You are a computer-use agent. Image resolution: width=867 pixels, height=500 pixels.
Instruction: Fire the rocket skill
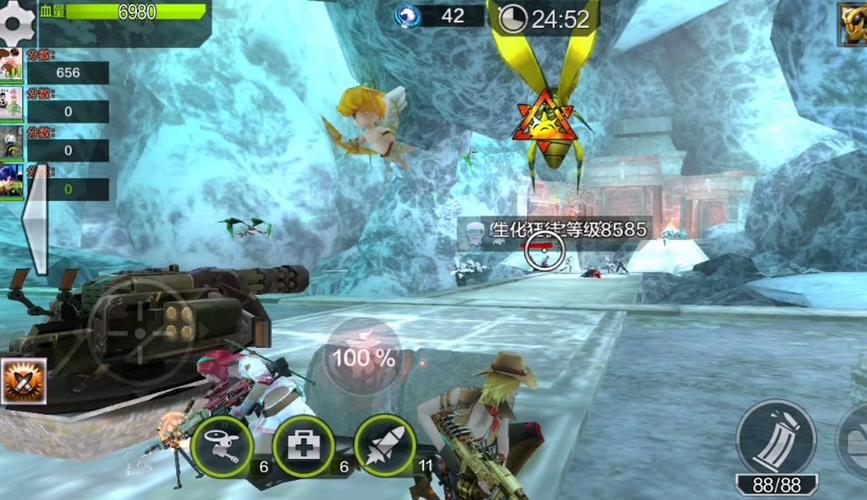pos(384,445)
